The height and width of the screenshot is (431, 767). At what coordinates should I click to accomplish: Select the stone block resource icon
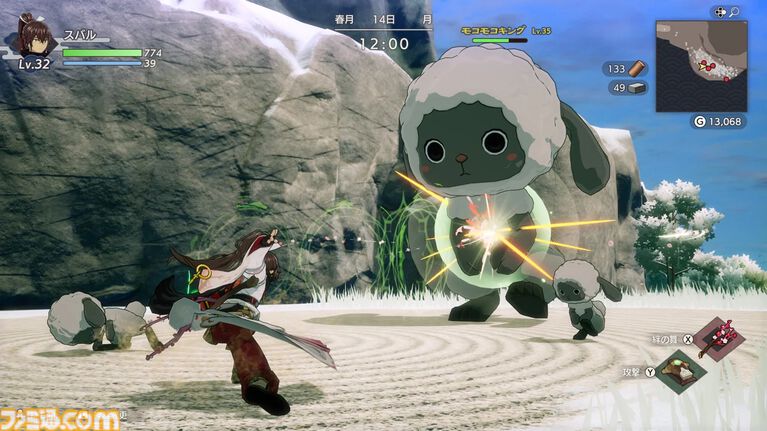pyautogui.click(x=637, y=87)
